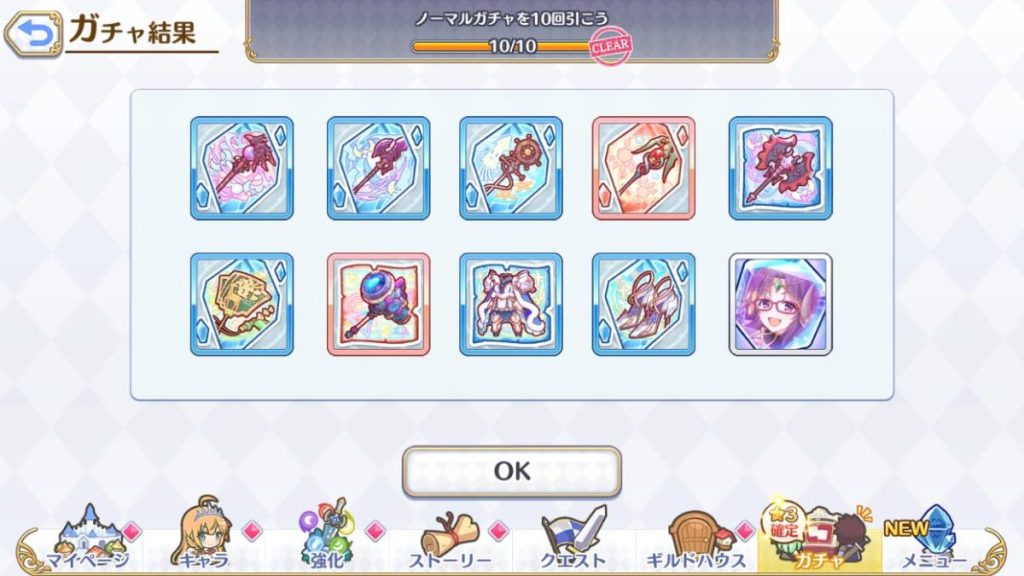The height and width of the screenshot is (576, 1024).
Task: Select the red-framed jeweled wand blueprint
Action: [644, 168]
